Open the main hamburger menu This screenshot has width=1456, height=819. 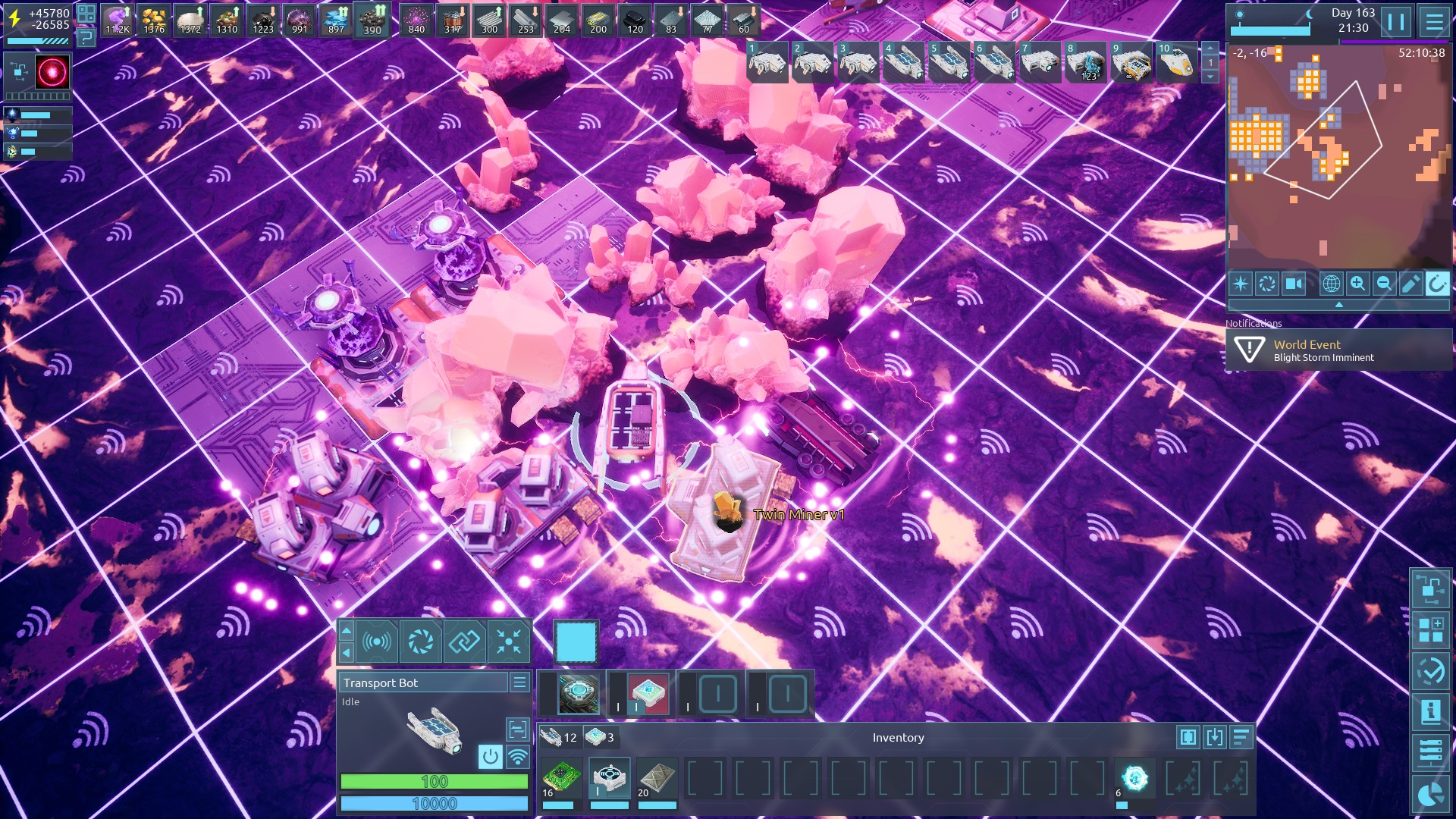pyautogui.click(x=1434, y=21)
